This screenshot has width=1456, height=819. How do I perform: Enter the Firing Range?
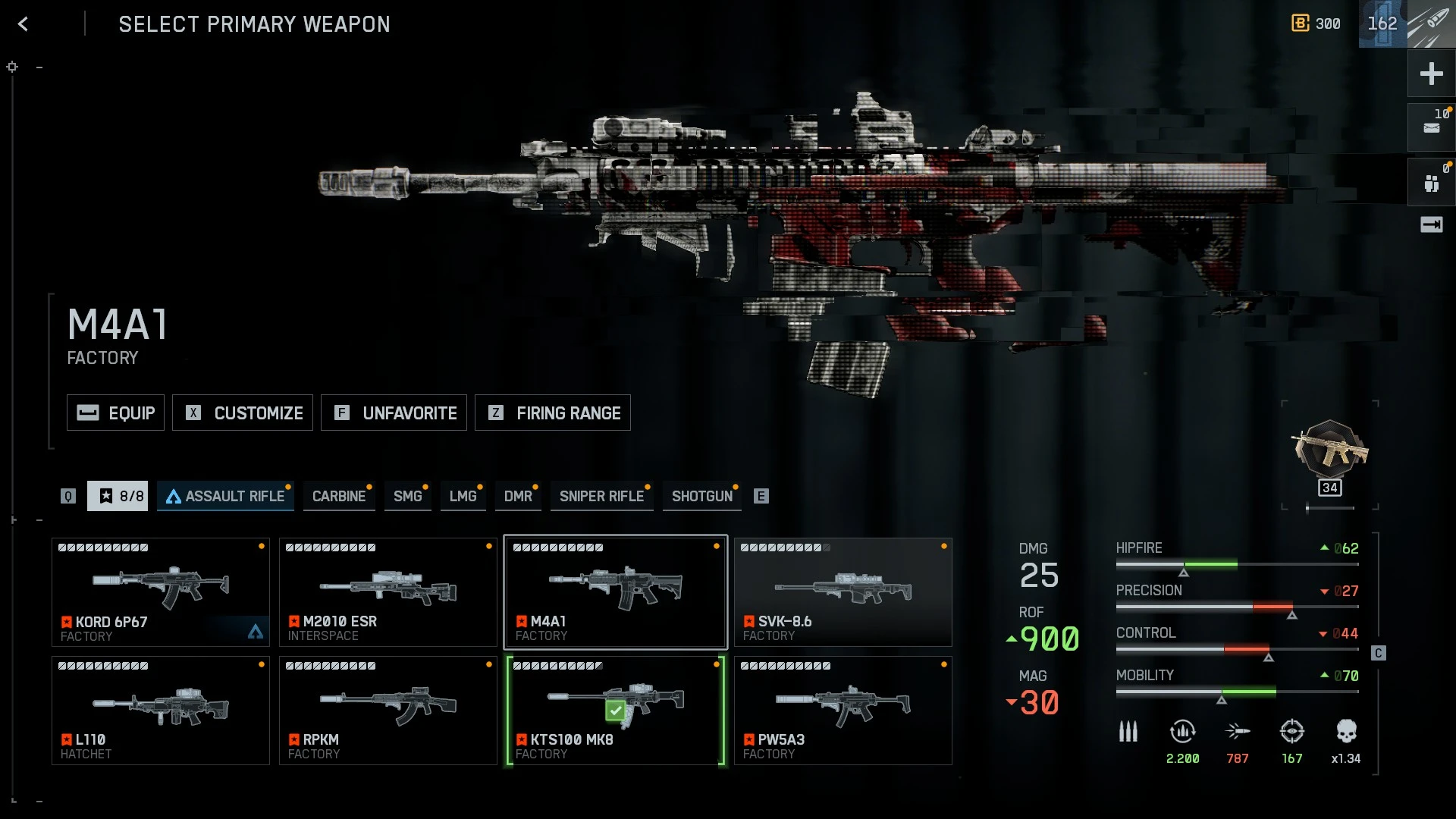click(x=553, y=413)
